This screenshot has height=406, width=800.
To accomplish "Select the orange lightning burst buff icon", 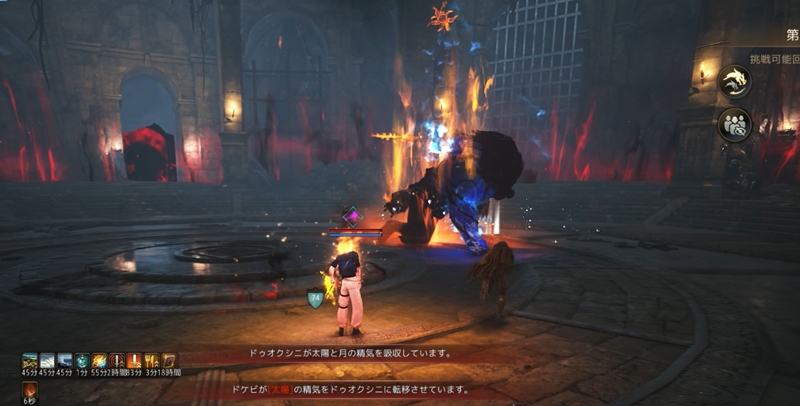I will [100, 361].
